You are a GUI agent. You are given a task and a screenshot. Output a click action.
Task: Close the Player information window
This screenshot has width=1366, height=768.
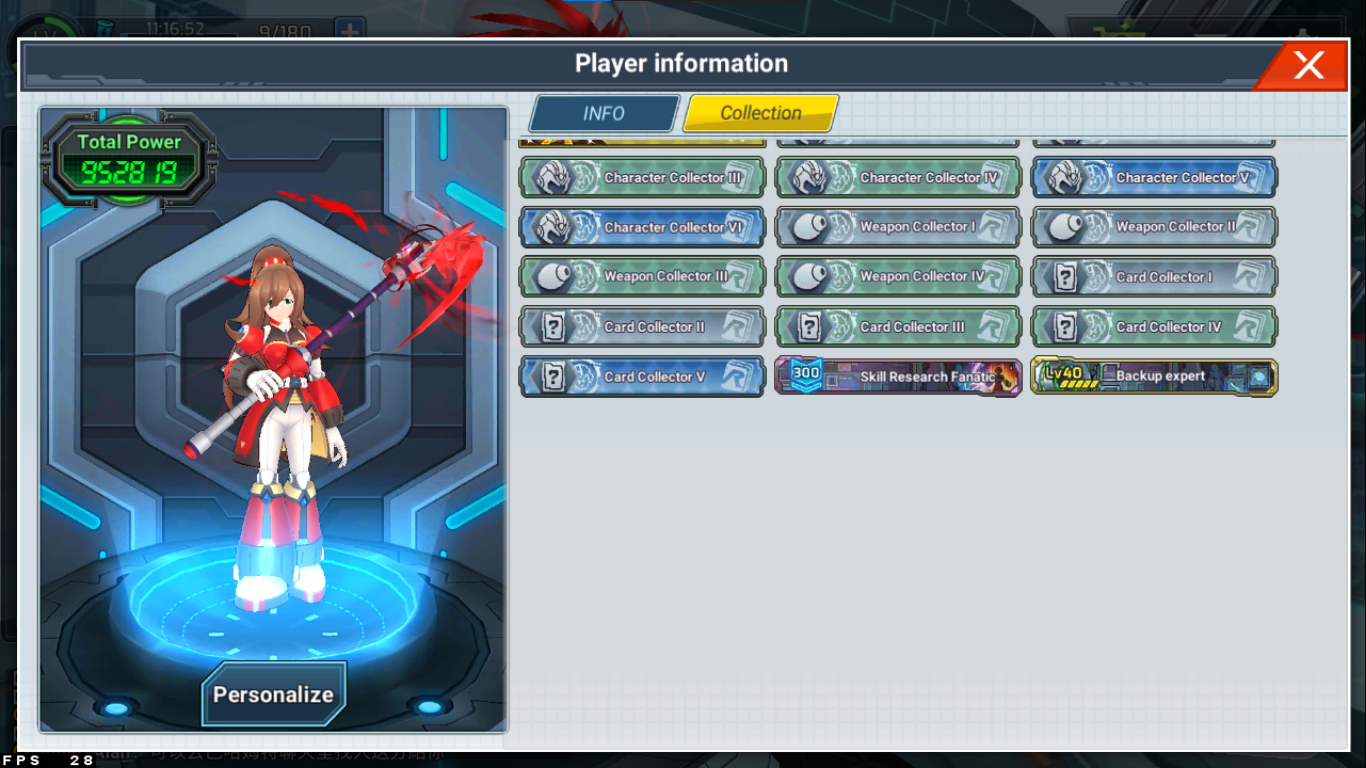tap(1308, 66)
